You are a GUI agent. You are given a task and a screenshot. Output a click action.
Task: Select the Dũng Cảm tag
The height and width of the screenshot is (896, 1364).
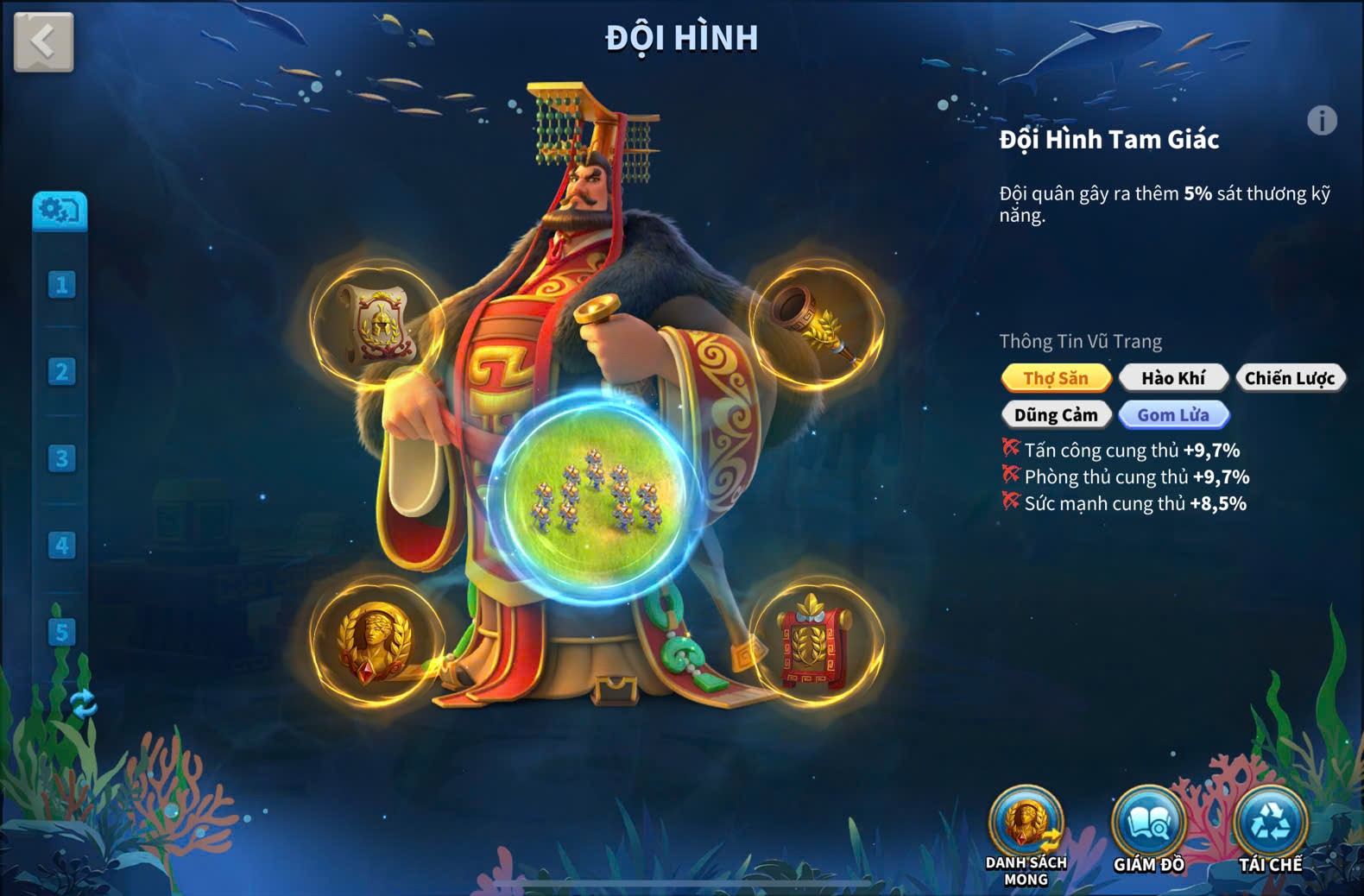point(1056,415)
